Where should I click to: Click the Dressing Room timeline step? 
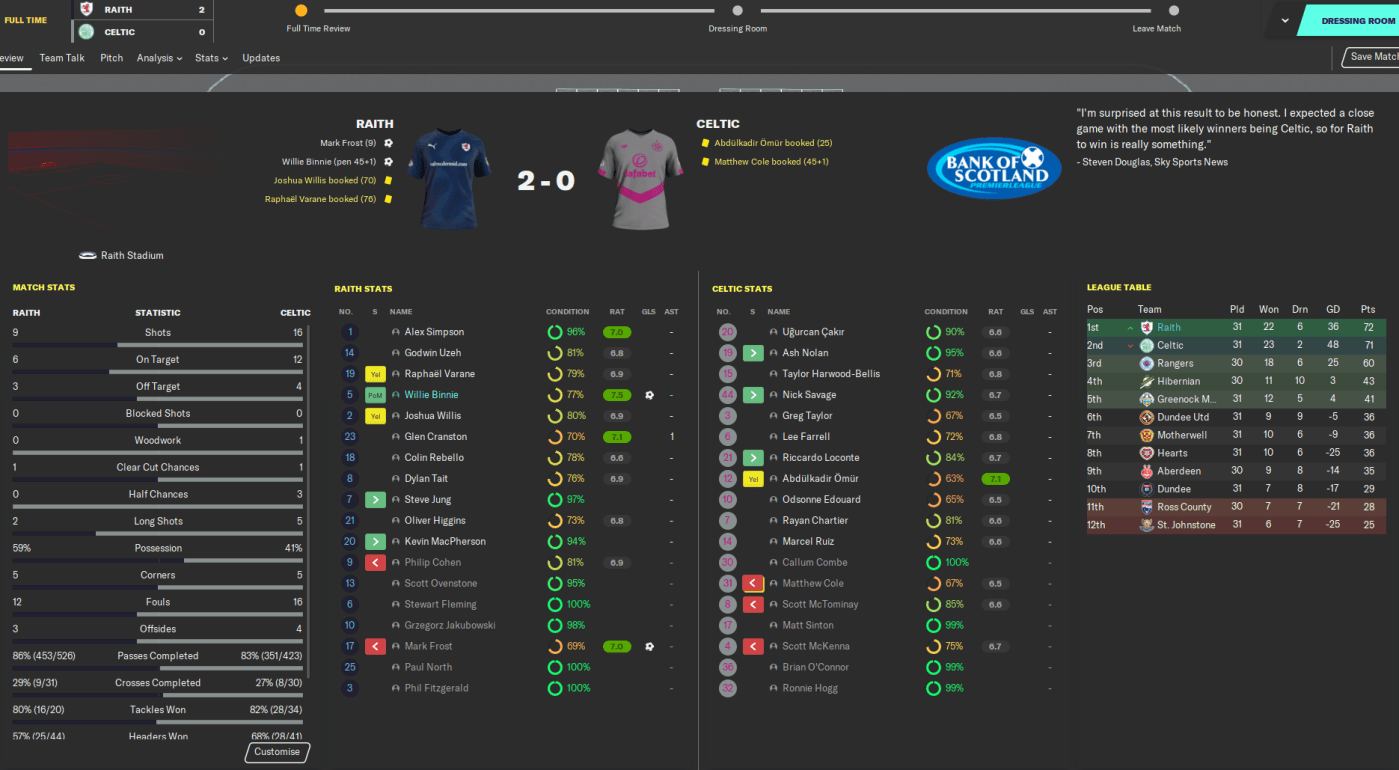point(738,11)
